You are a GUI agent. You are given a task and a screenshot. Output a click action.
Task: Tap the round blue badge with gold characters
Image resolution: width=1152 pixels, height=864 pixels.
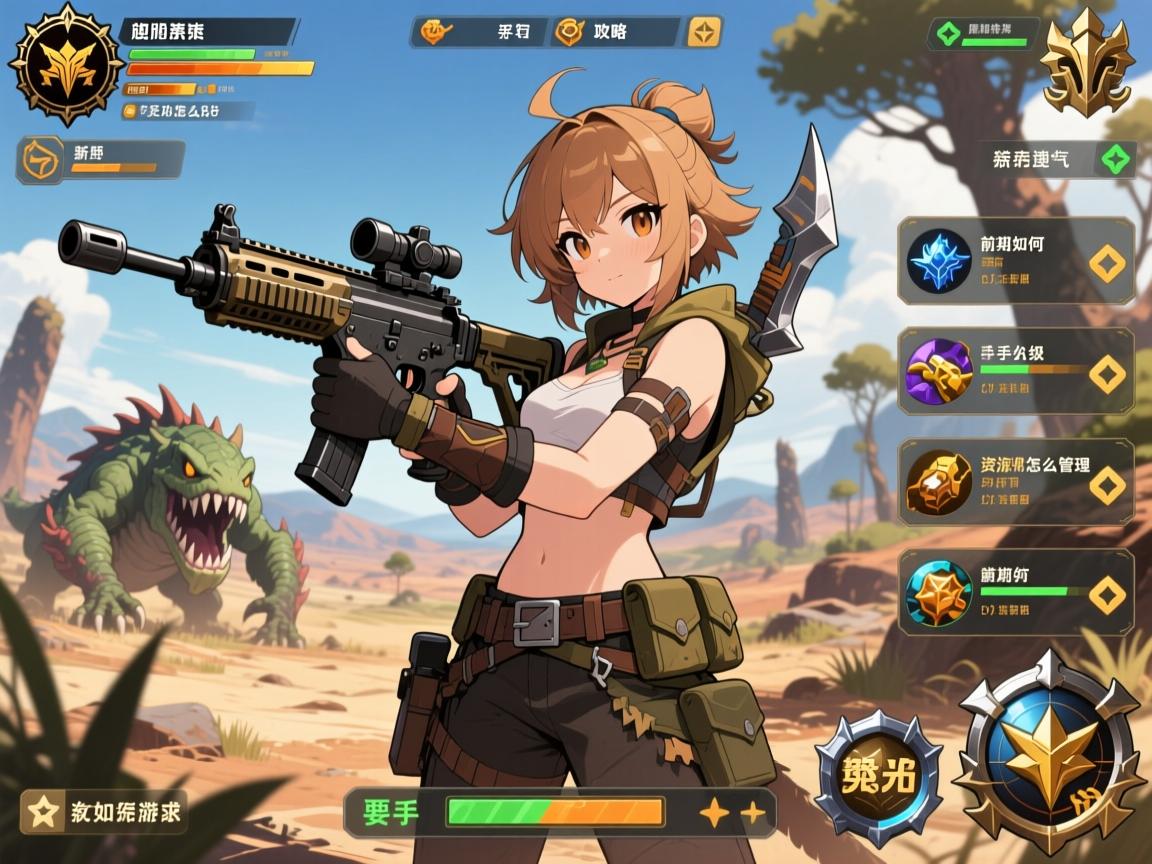pos(878,778)
